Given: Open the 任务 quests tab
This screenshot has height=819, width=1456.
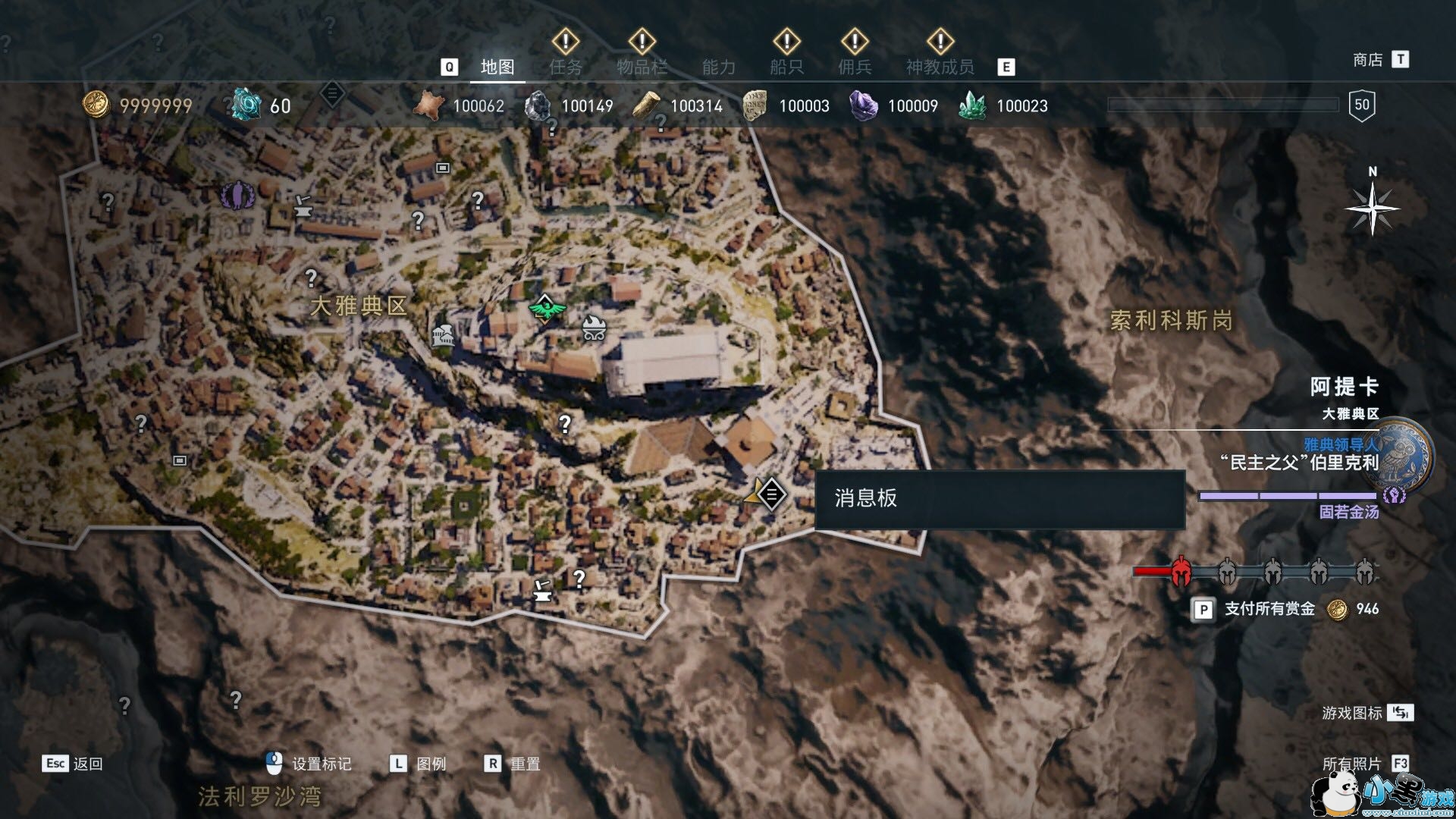Looking at the screenshot, I should coord(566,67).
